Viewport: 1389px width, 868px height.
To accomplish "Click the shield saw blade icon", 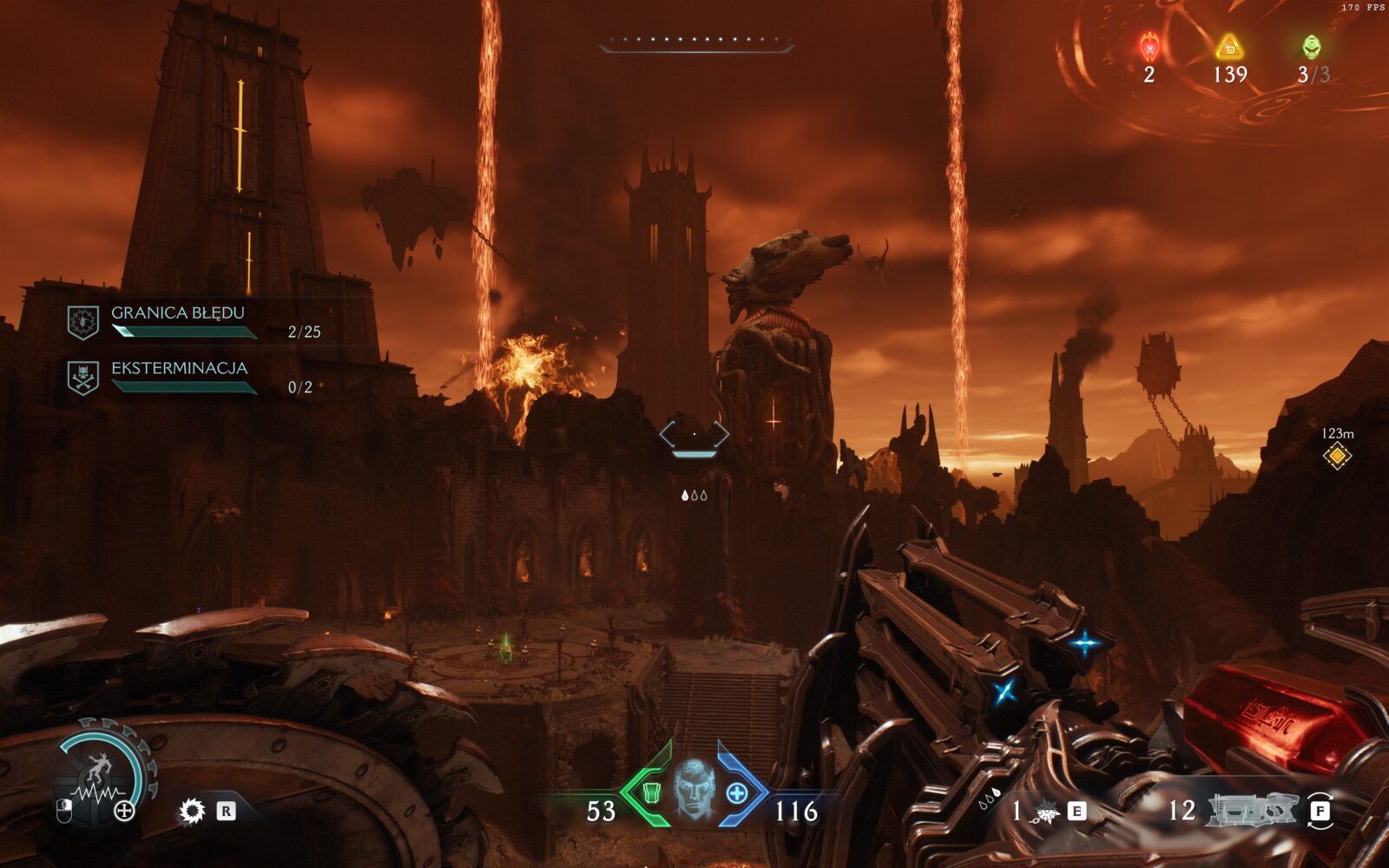I will (191, 812).
